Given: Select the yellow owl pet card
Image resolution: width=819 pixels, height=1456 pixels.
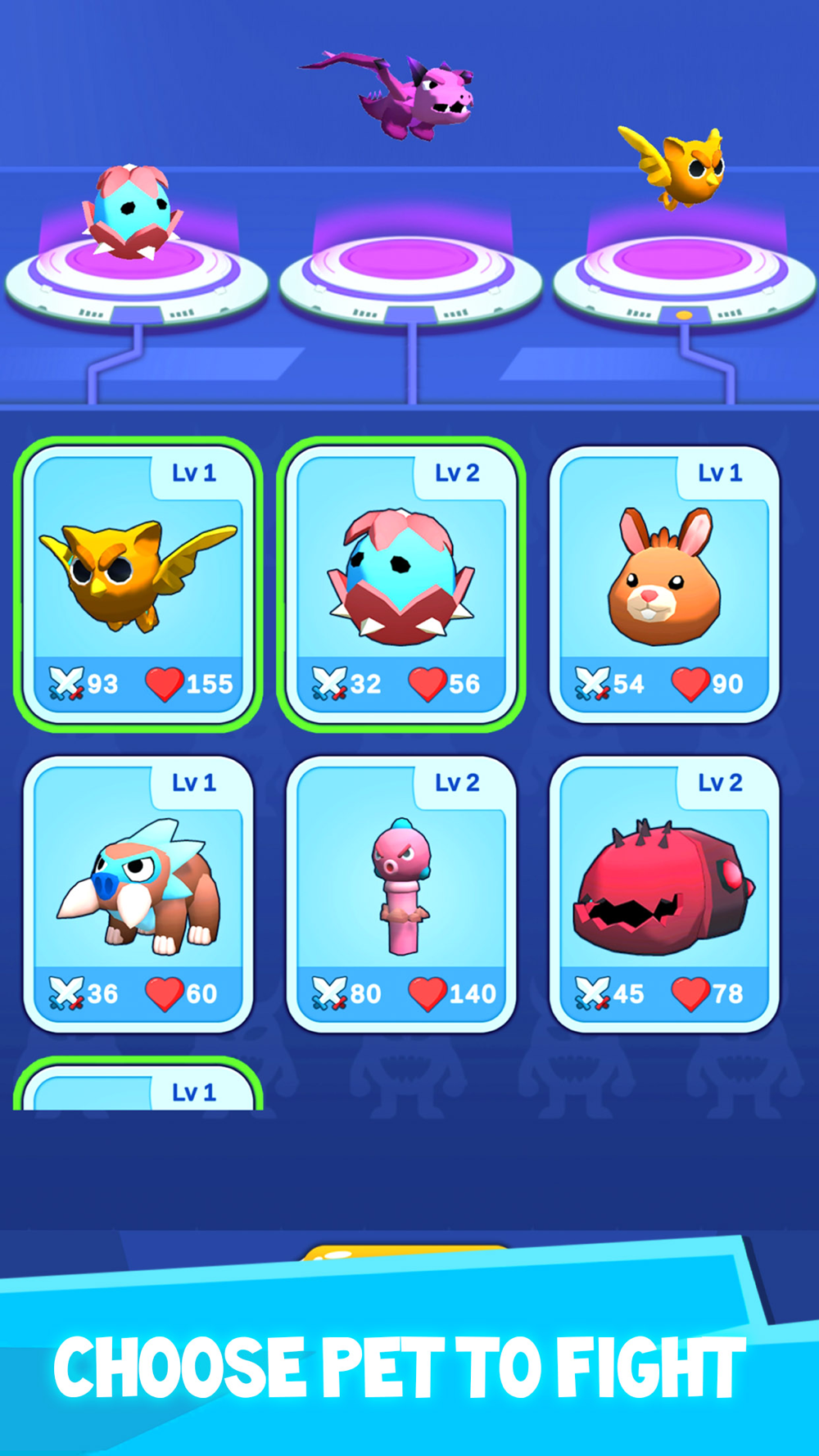Looking at the screenshot, I should (138, 583).
